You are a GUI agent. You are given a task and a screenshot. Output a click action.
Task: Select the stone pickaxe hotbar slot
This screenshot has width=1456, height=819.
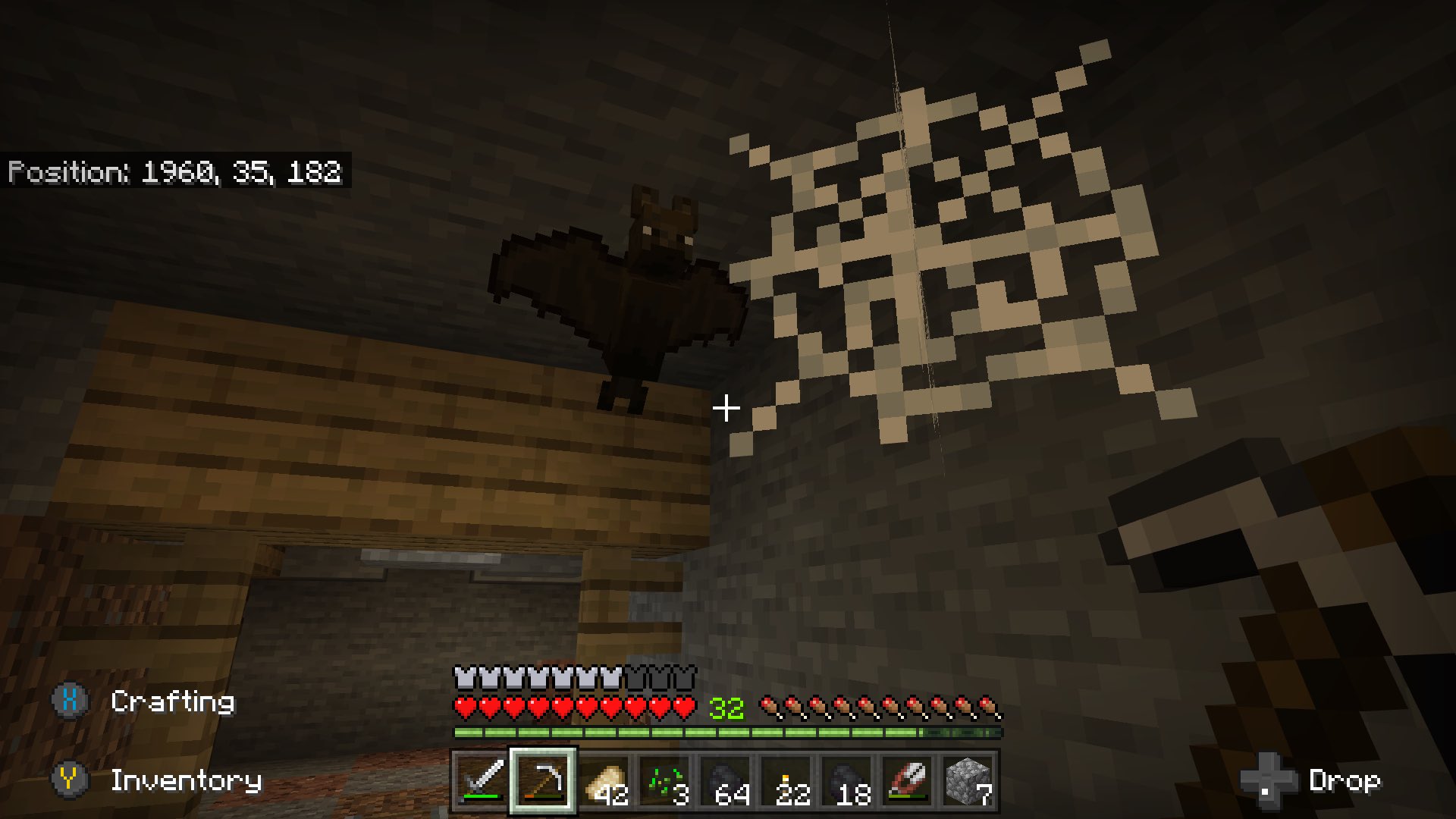pos(542,781)
